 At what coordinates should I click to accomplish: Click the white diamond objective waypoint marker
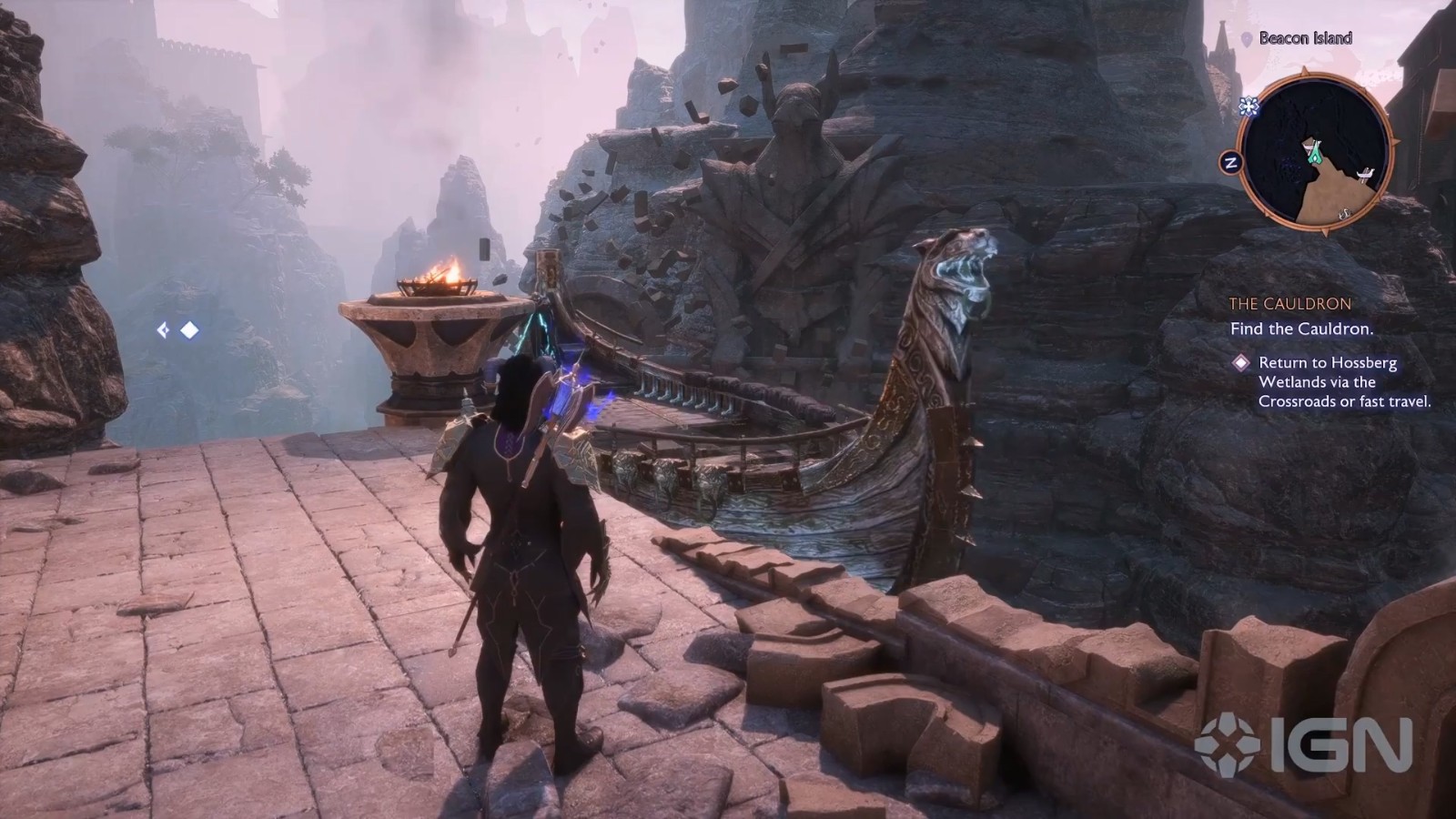pos(189,330)
